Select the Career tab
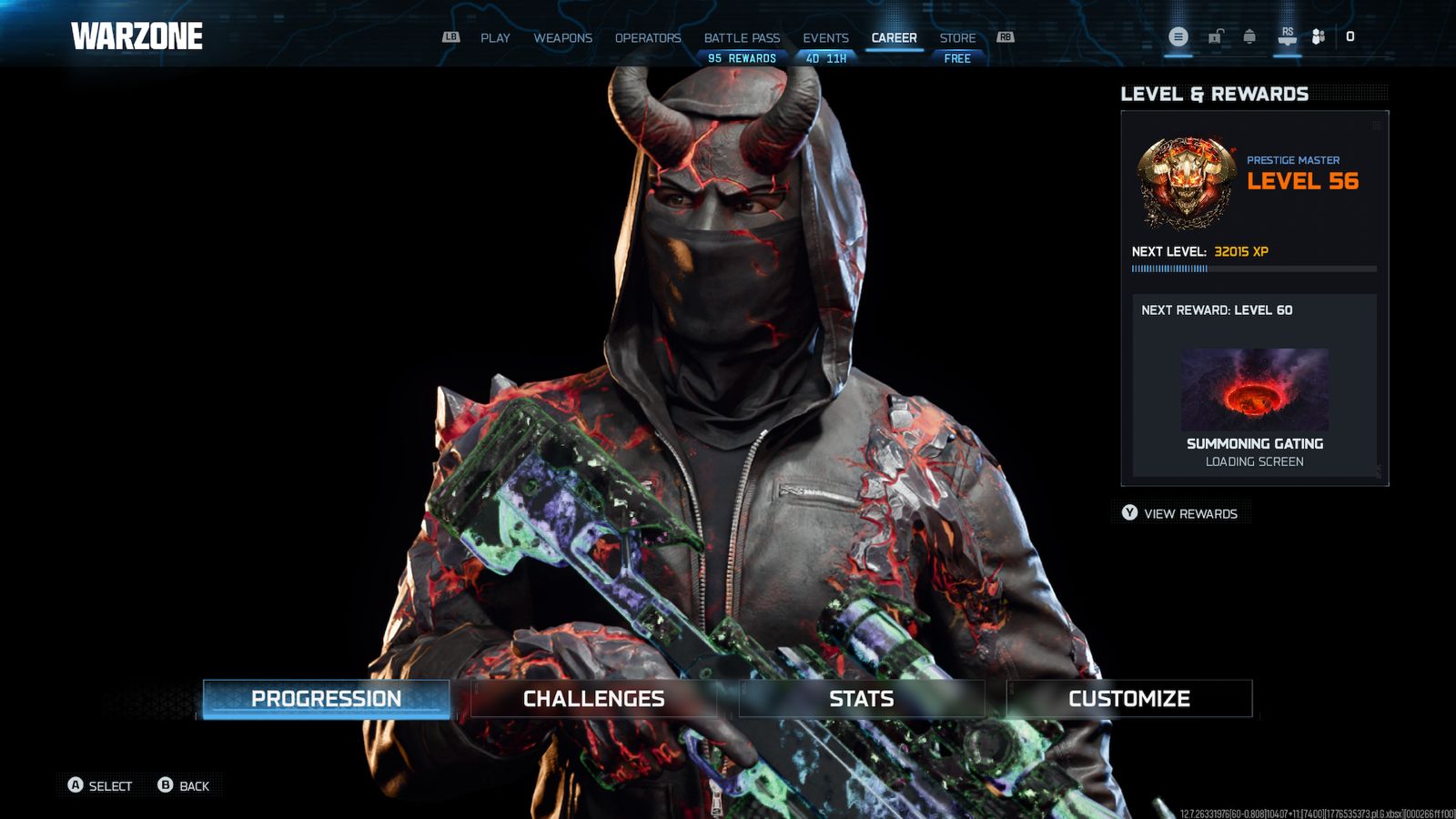The height and width of the screenshot is (819, 1456). pyautogui.click(x=894, y=38)
